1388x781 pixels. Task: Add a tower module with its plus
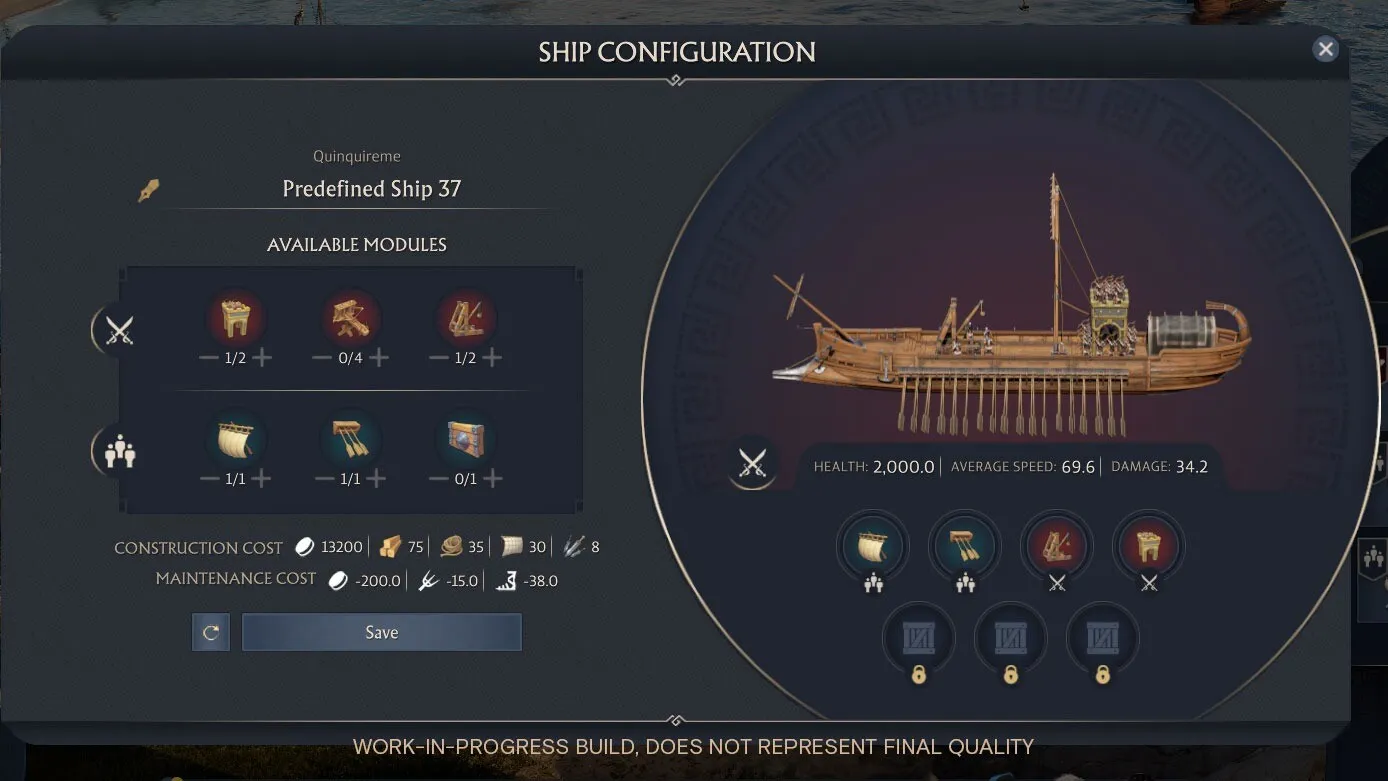coord(262,358)
